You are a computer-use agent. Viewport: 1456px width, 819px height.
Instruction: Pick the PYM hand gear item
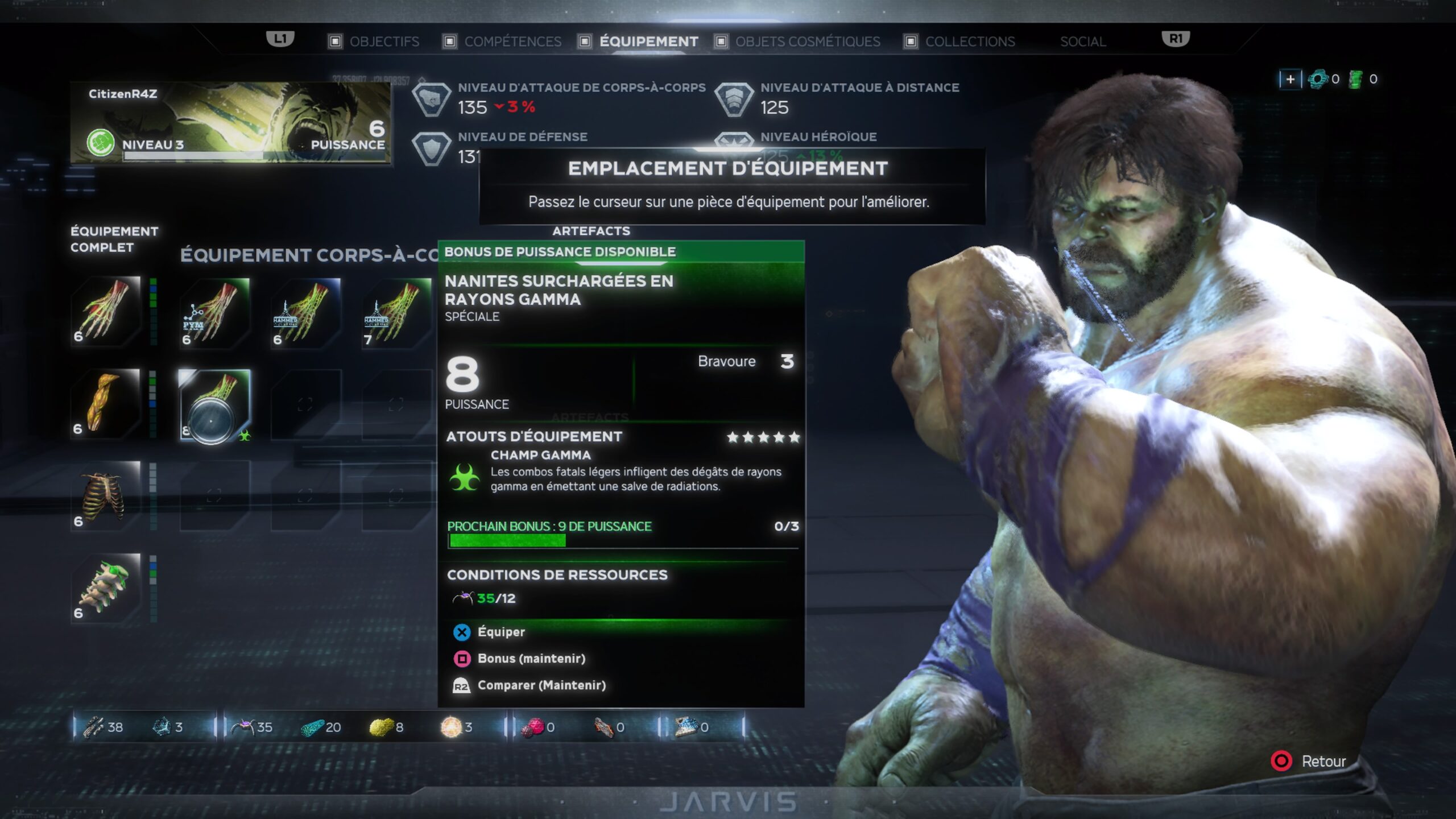click(x=214, y=313)
